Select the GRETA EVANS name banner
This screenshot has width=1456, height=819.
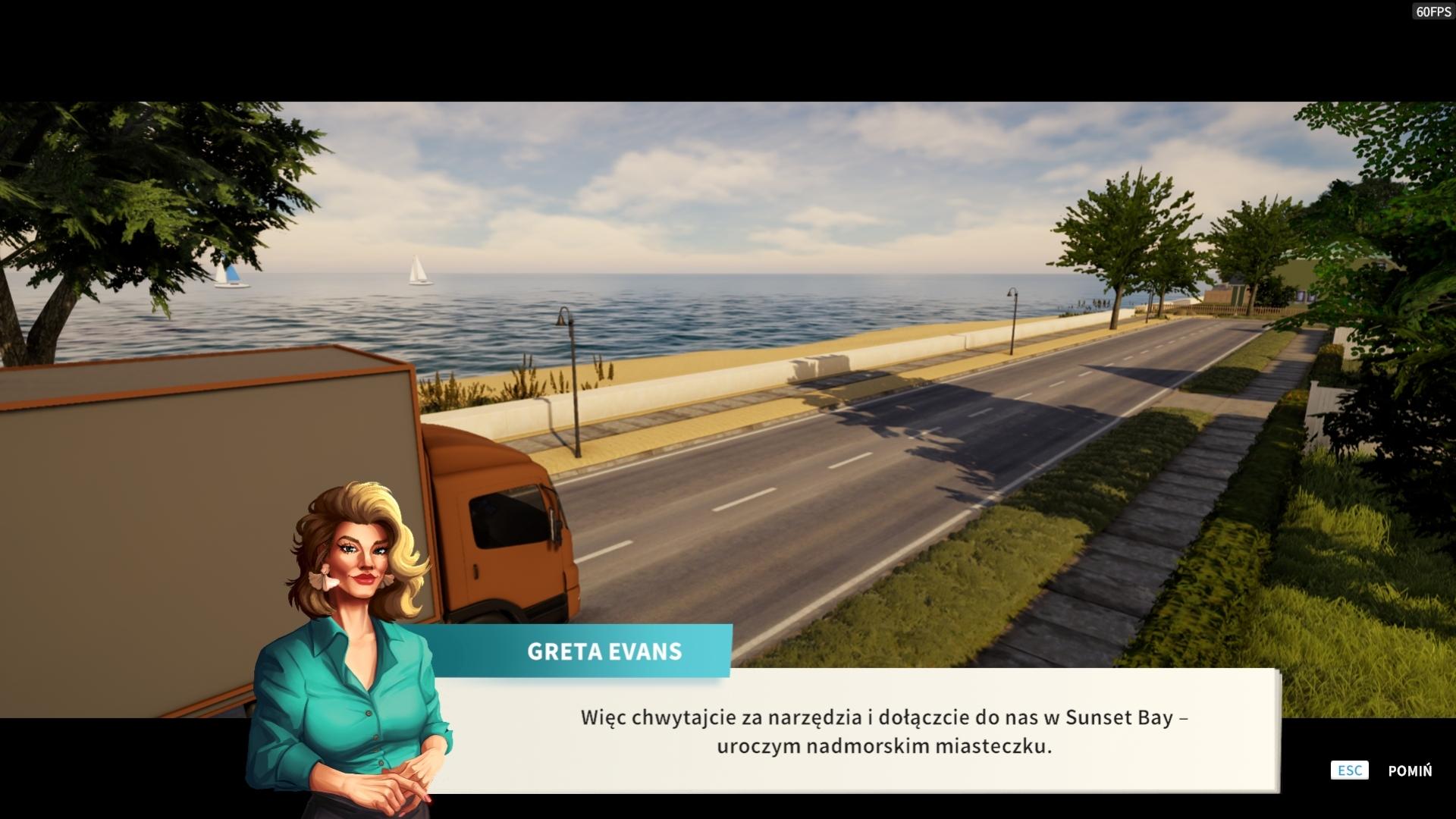click(x=603, y=651)
